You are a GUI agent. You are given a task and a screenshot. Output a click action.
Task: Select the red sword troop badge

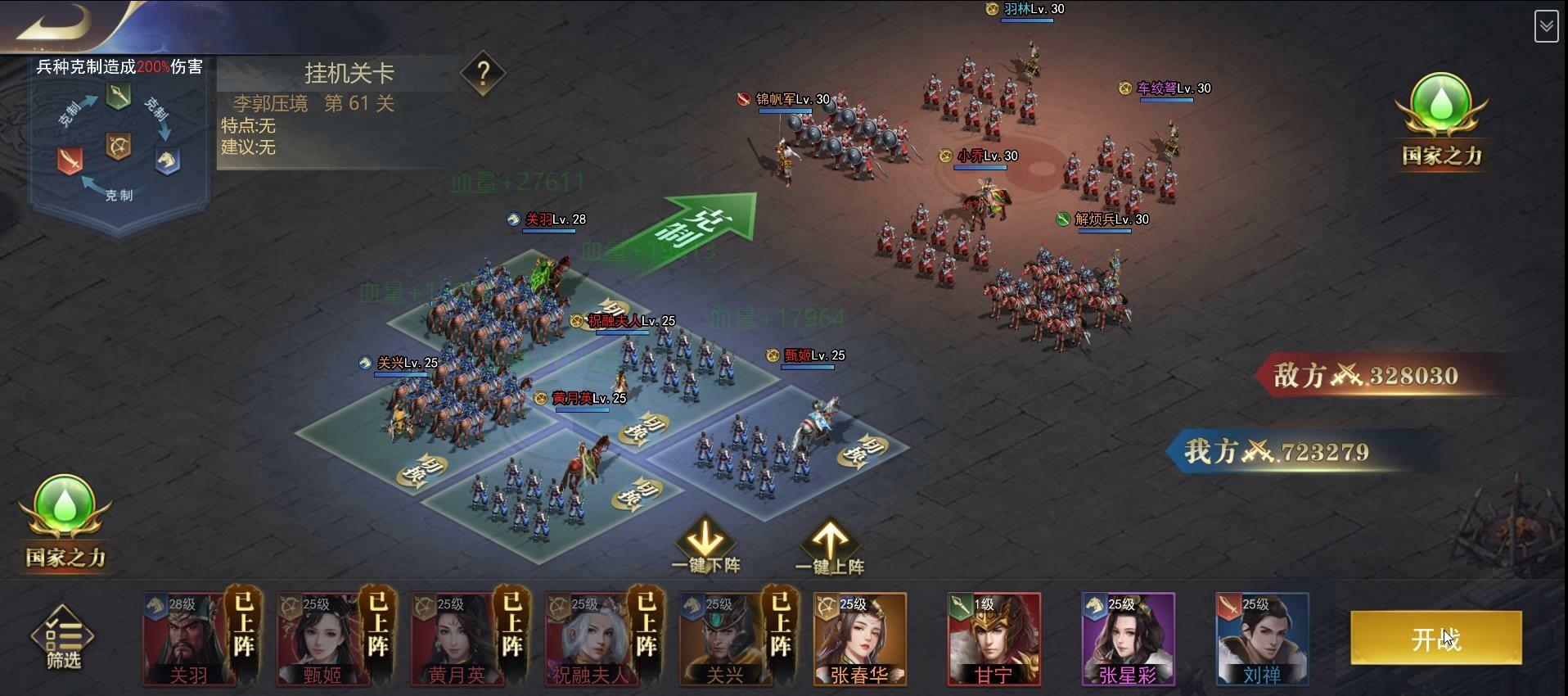point(69,161)
